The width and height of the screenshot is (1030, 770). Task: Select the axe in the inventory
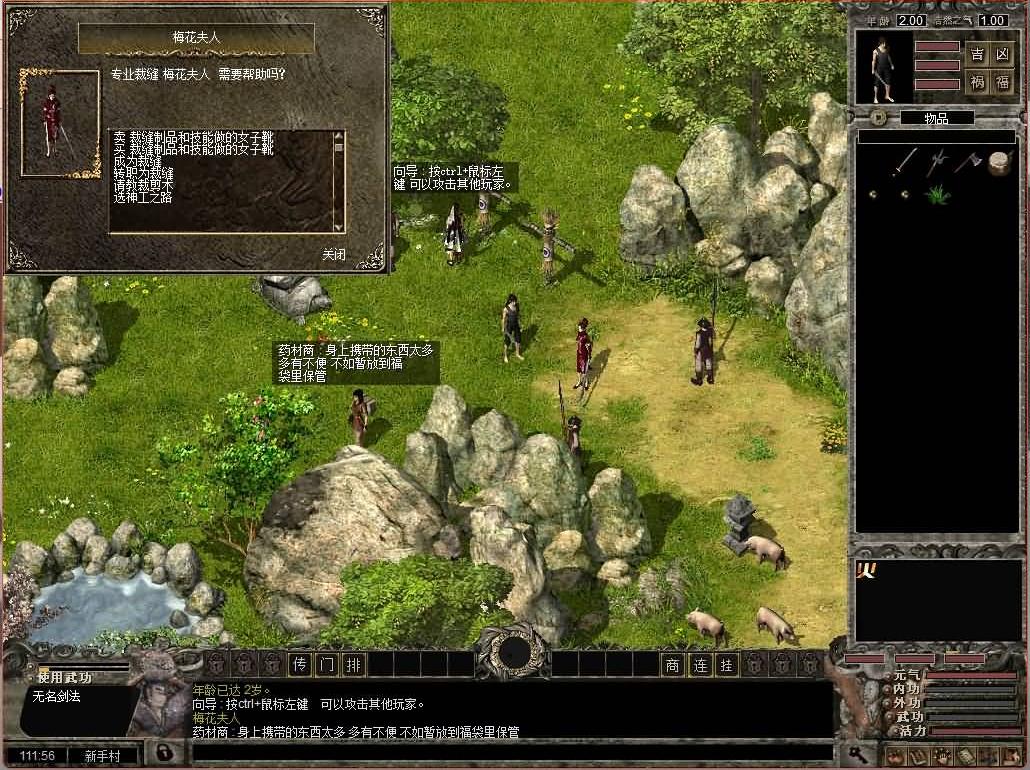967,162
